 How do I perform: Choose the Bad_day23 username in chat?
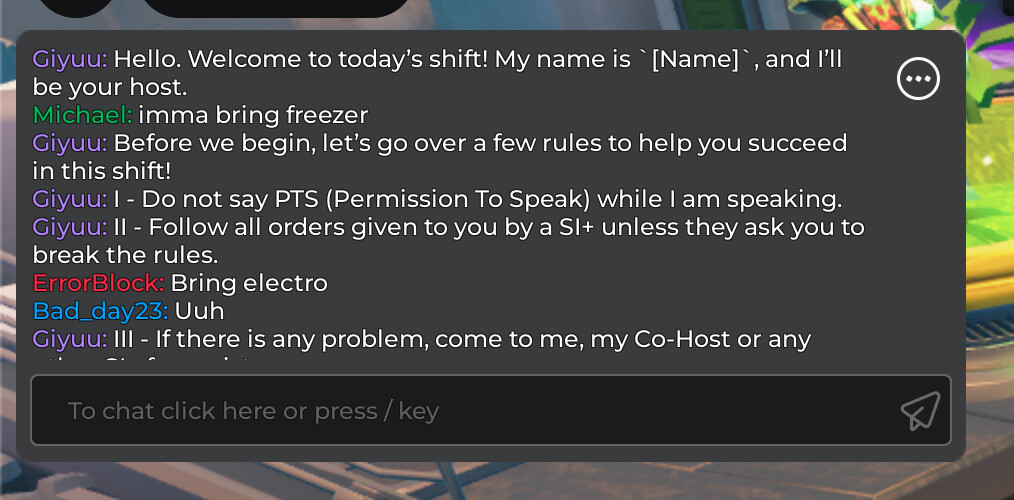click(100, 311)
